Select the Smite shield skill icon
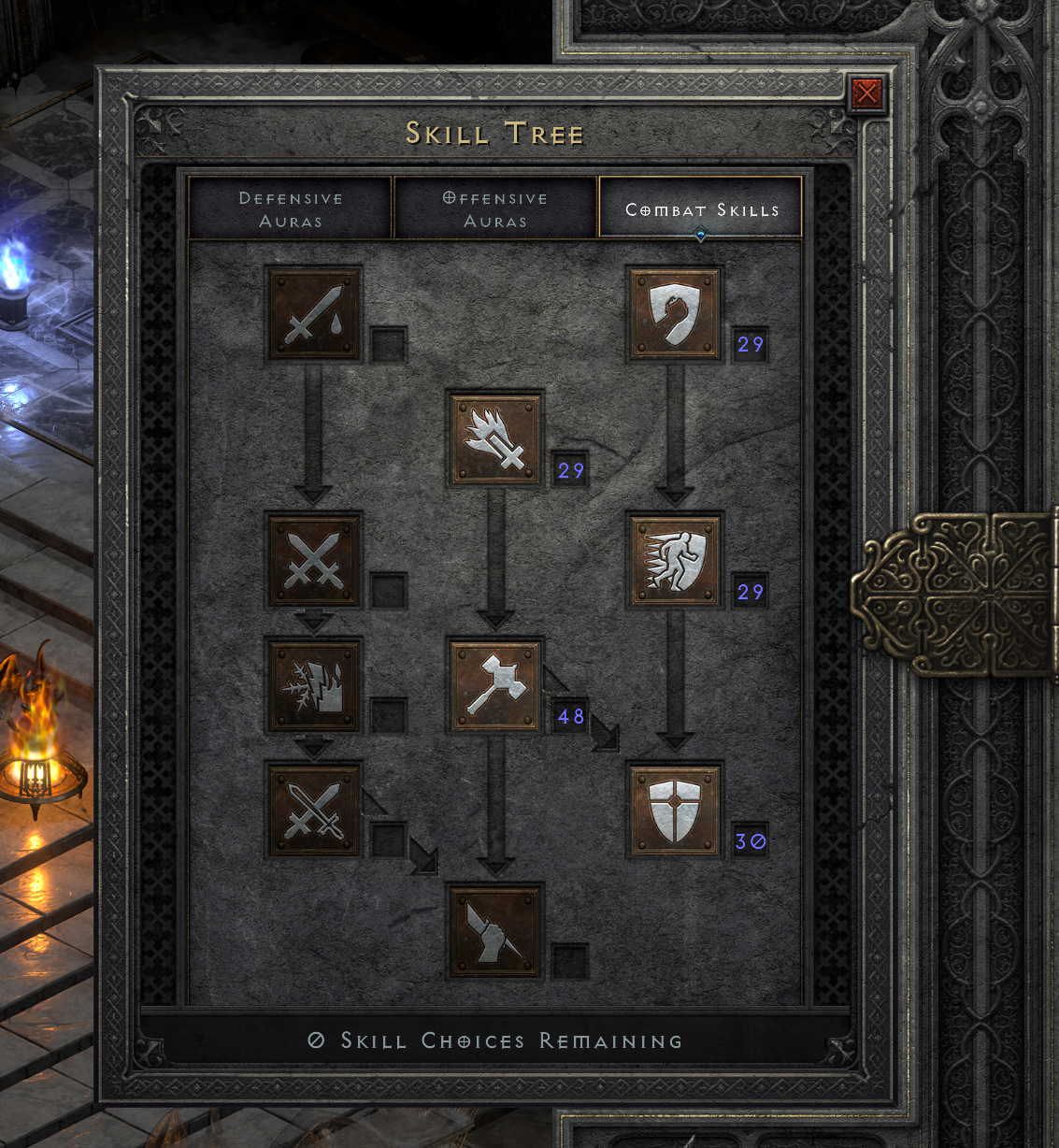The height and width of the screenshot is (1148, 1059). point(675,314)
